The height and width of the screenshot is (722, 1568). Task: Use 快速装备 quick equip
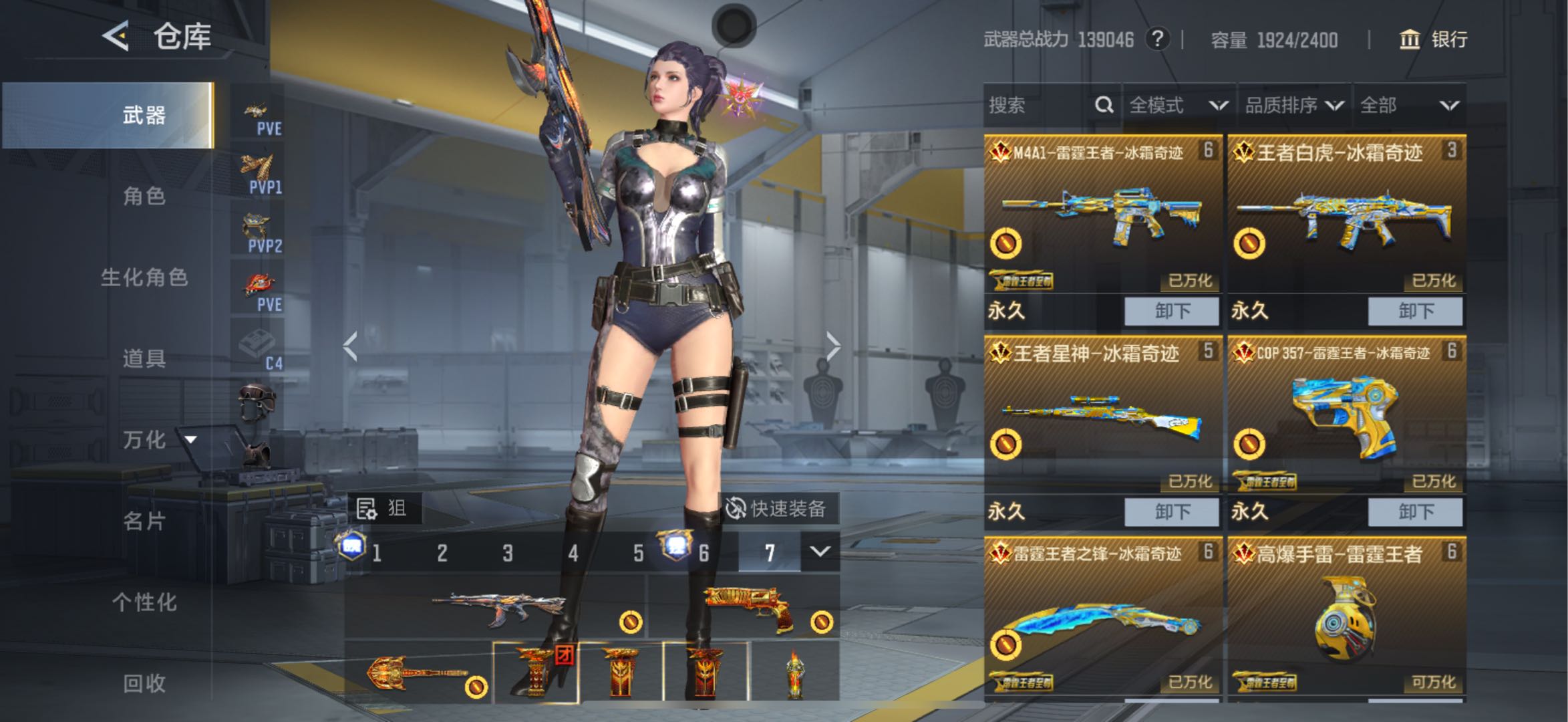pyautogui.click(x=776, y=509)
